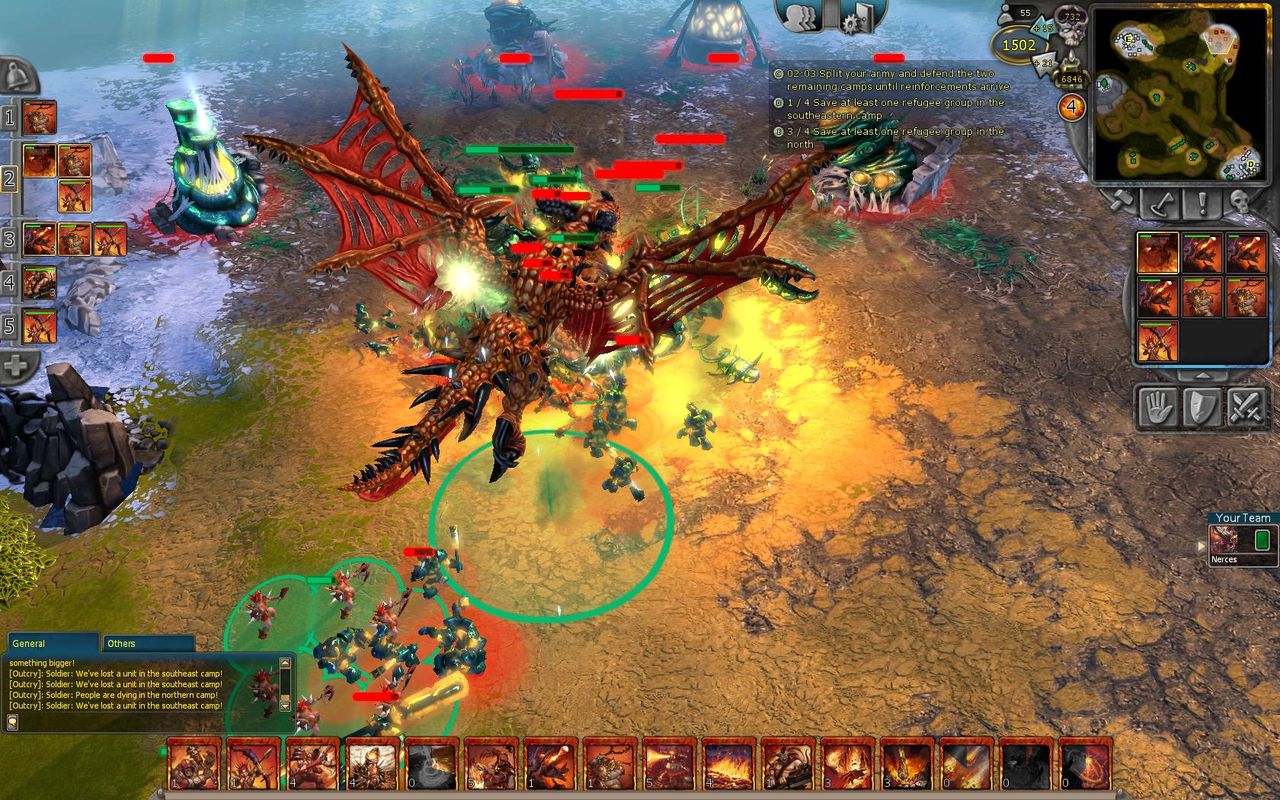Toggle the hand stop-stance icon
Image resolution: width=1280 pixels, height=800 pixels.
(1157, 406)
